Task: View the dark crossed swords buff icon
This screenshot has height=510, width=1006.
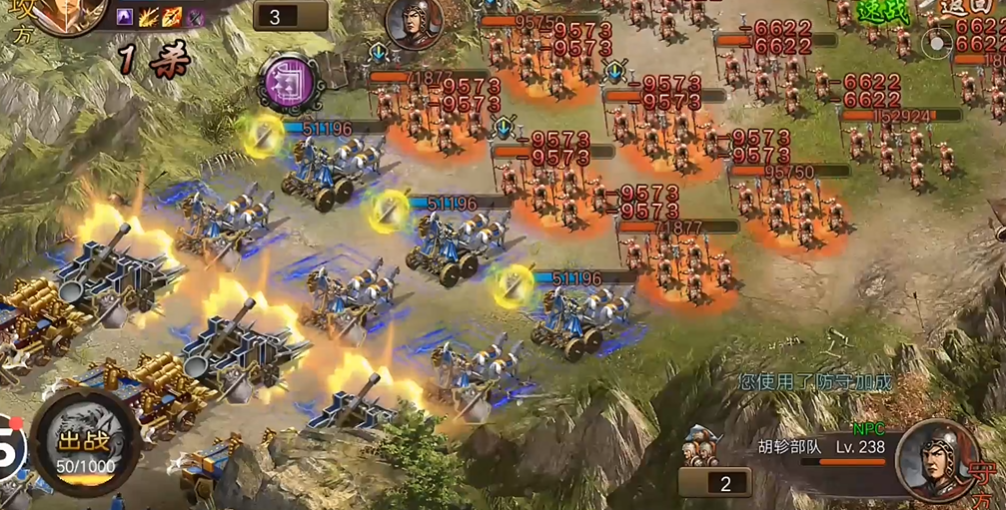Action: 196,16
